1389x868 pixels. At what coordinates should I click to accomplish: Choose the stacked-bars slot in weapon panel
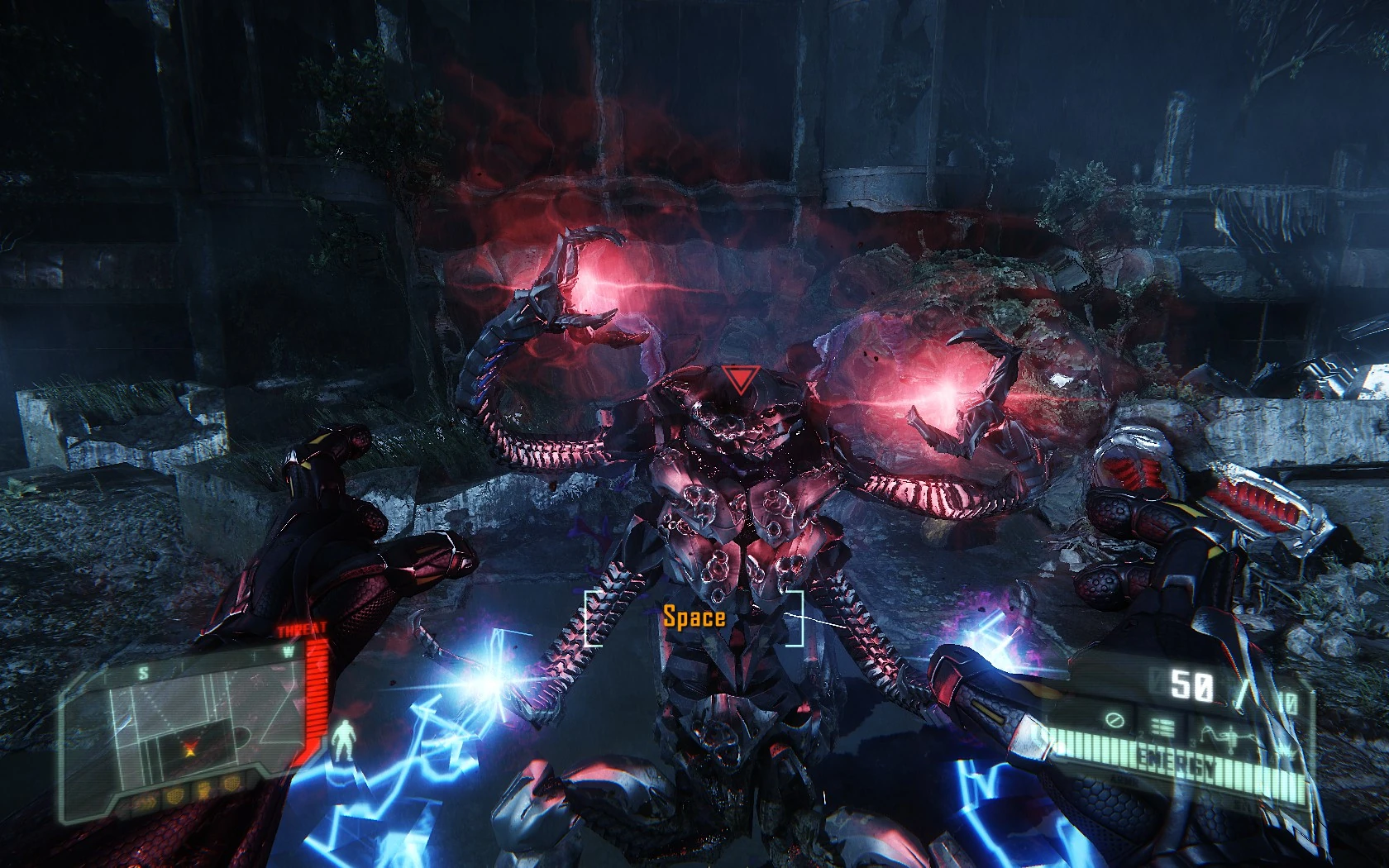point(1163,727)
